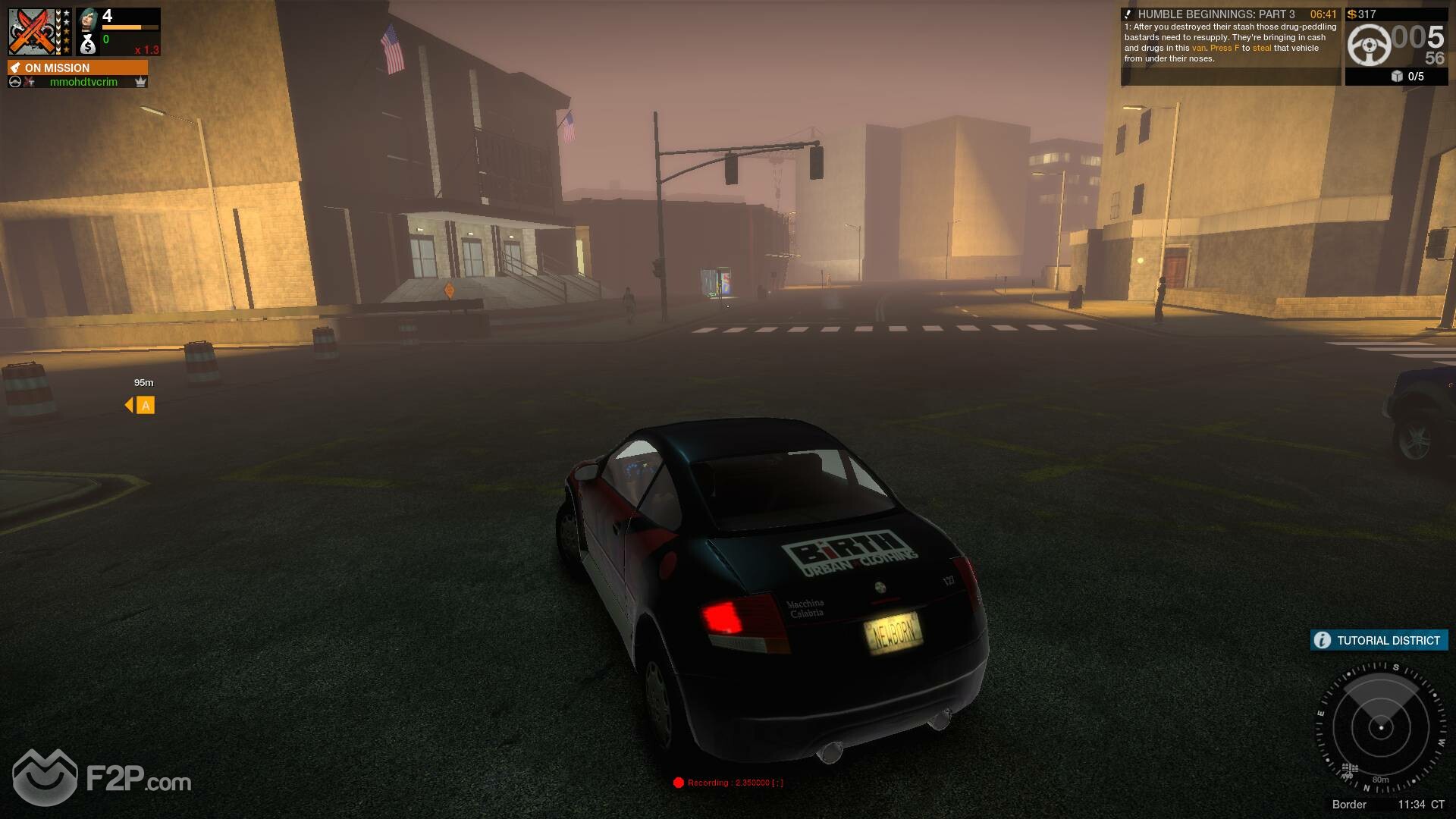This screenshot has height=819, width=1456.
Task: Select teammate mmohdtvcrim in the group list
Action: tap(83, 82)
